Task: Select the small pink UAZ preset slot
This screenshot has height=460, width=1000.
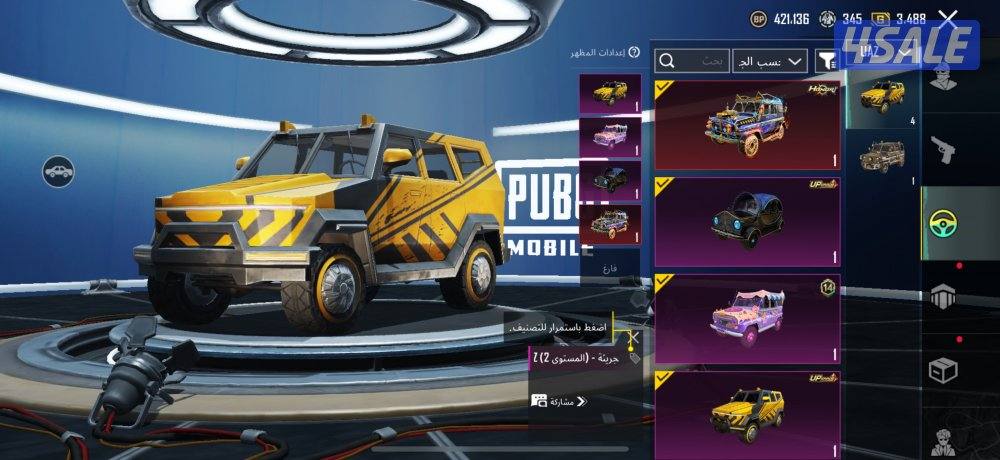Action: pos(610,136)
